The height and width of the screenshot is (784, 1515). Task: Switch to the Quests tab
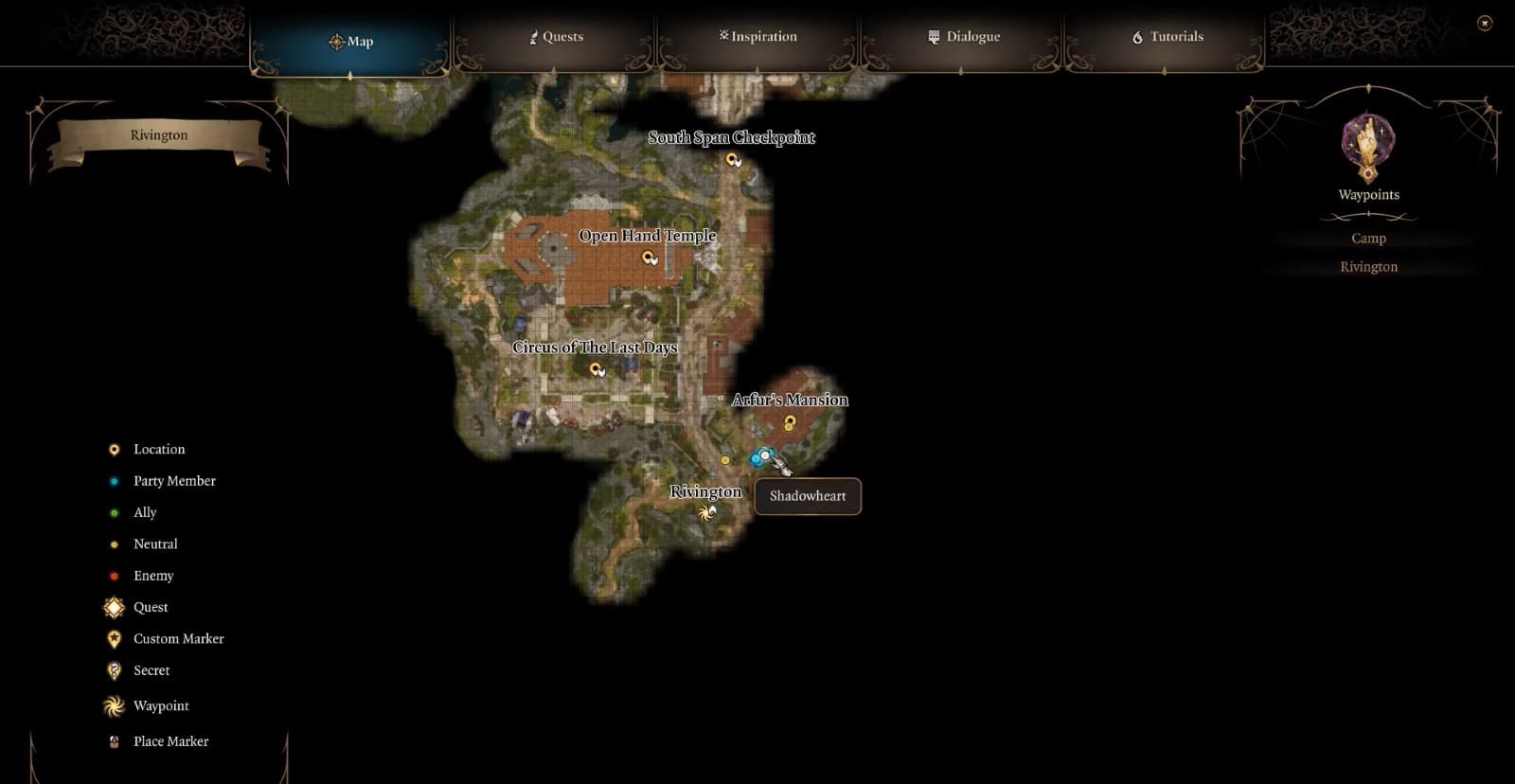point(556,37)
